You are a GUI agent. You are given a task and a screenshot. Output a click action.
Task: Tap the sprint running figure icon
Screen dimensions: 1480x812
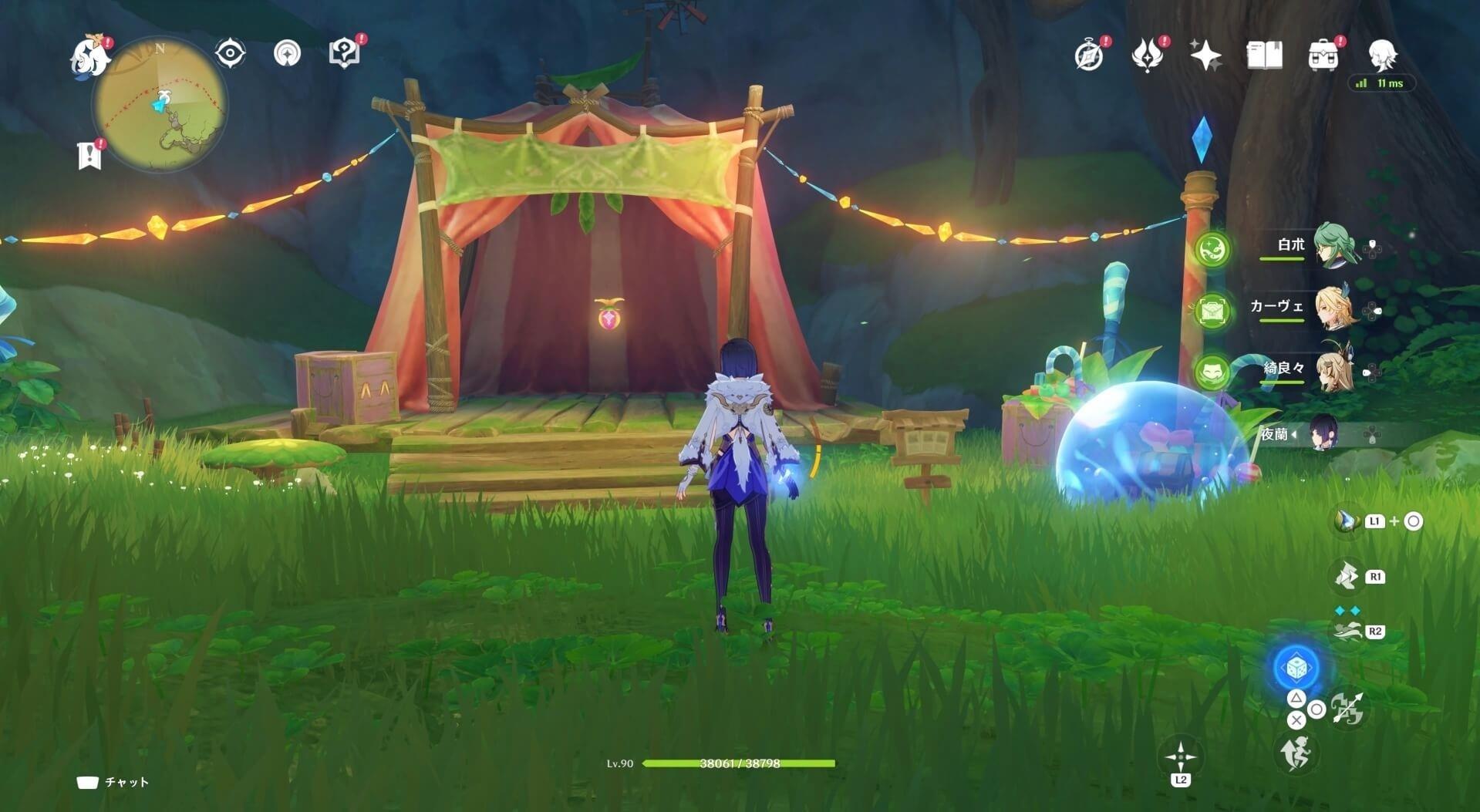tap(1295, 753)
